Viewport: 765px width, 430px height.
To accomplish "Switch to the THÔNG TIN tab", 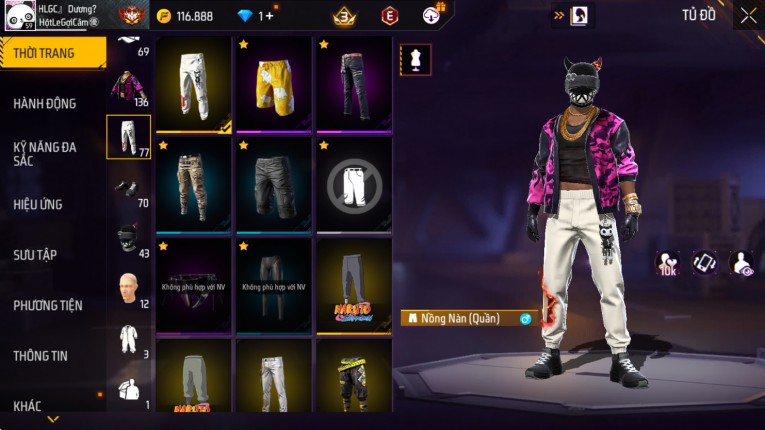I will coord(41,355).
